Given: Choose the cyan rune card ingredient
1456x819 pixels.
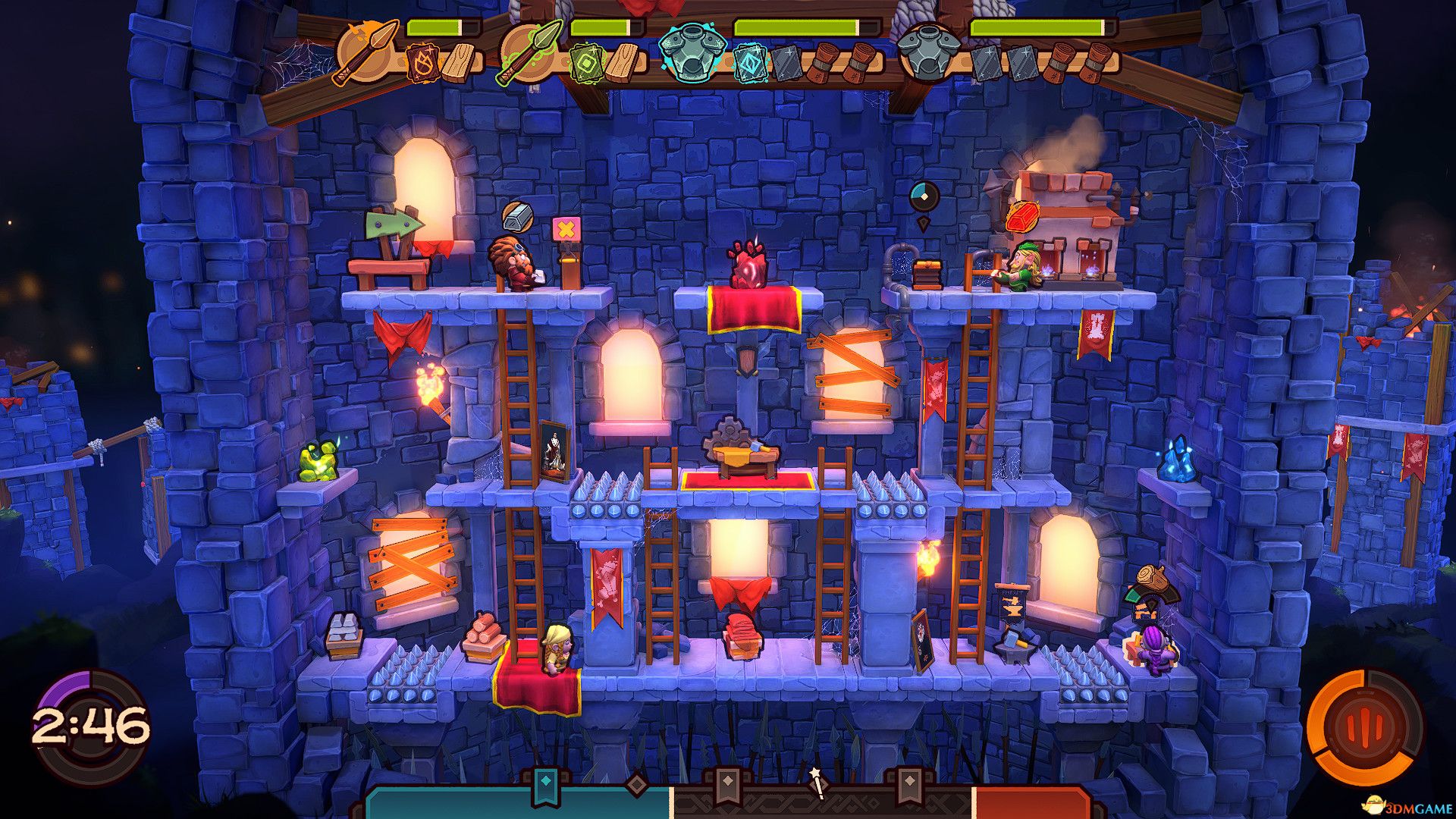Looking at the screenshot, I should tap(750, 63).
